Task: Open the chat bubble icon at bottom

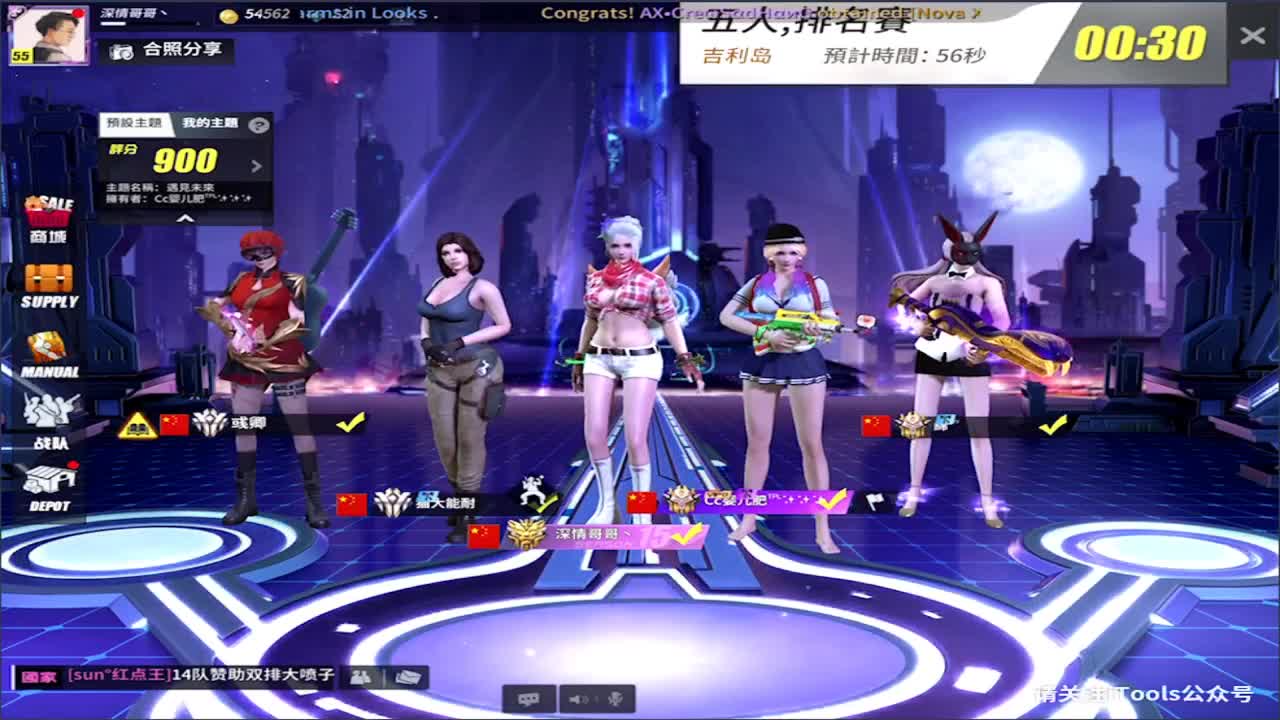Action: click(x=530, y=699)
